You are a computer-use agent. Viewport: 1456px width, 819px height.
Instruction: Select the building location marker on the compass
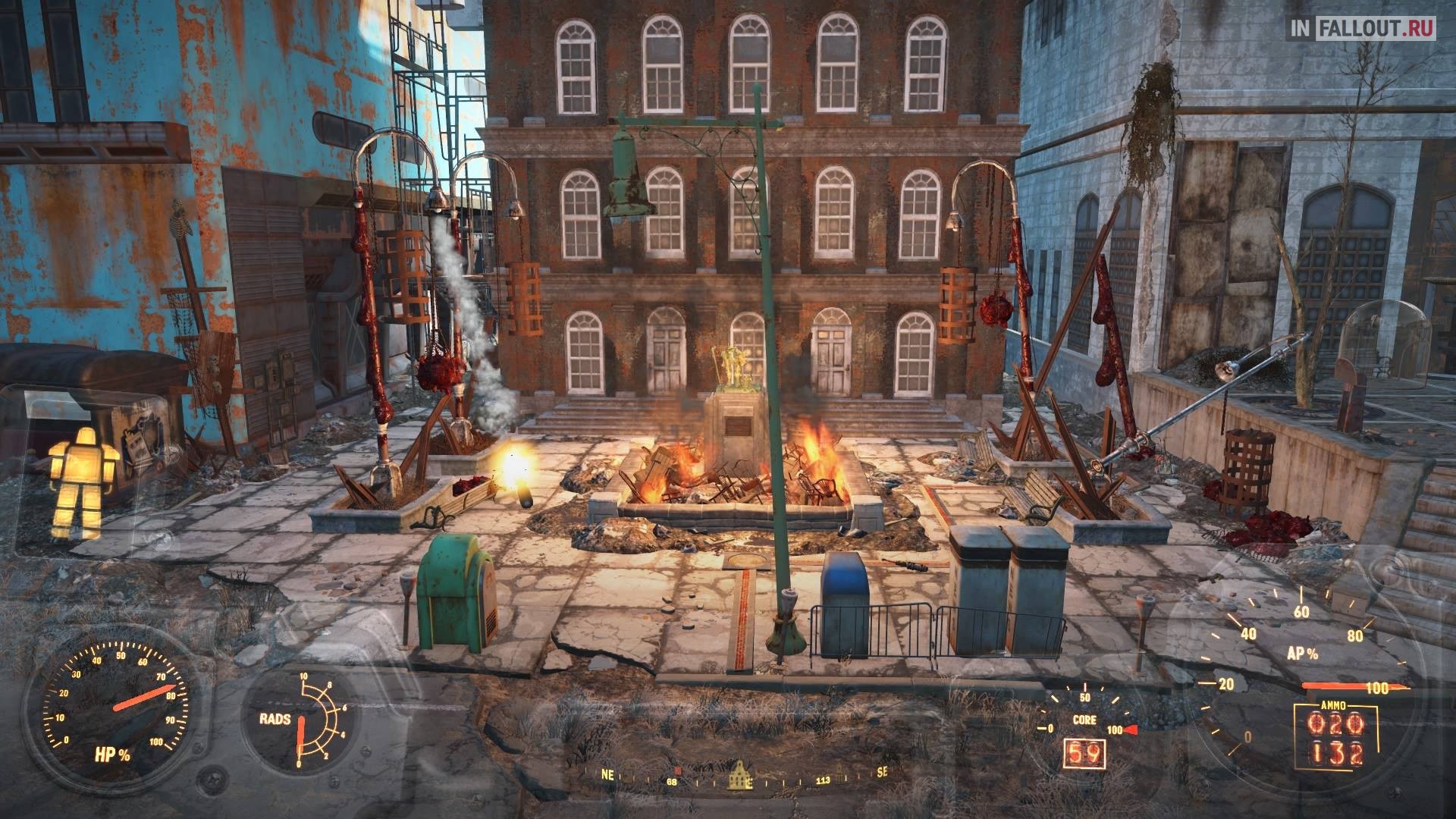(x=739, y=775)
